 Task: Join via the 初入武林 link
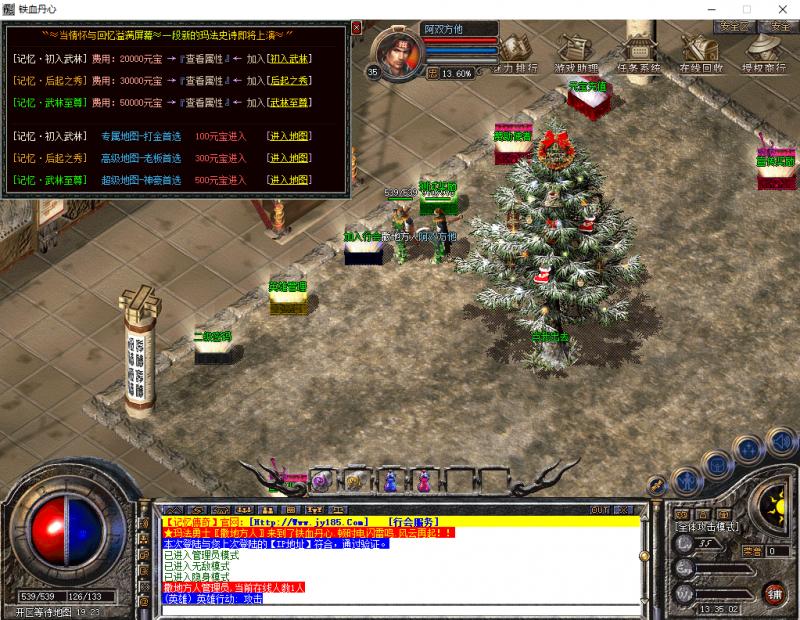[x=290, y=59]
